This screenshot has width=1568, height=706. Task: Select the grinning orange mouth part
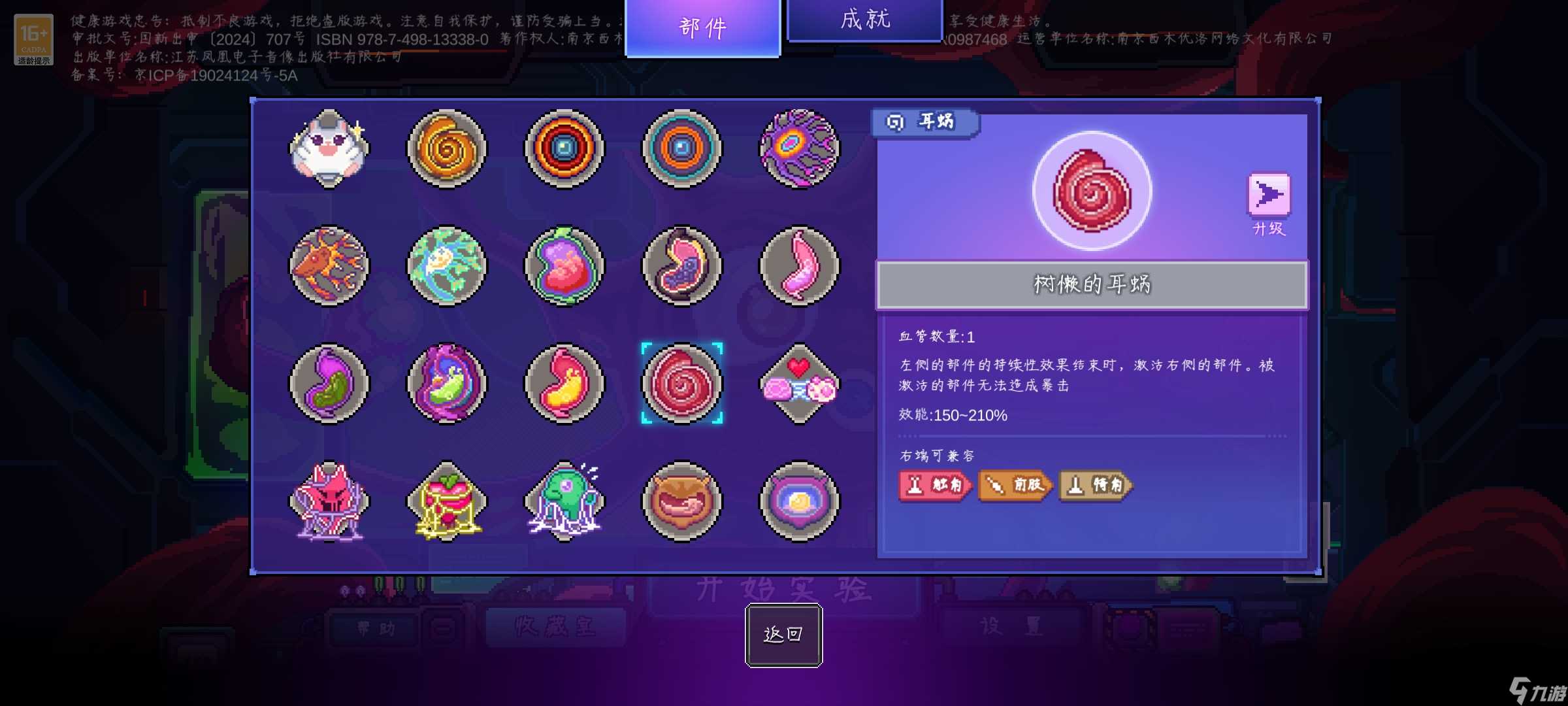pos(682,502)
